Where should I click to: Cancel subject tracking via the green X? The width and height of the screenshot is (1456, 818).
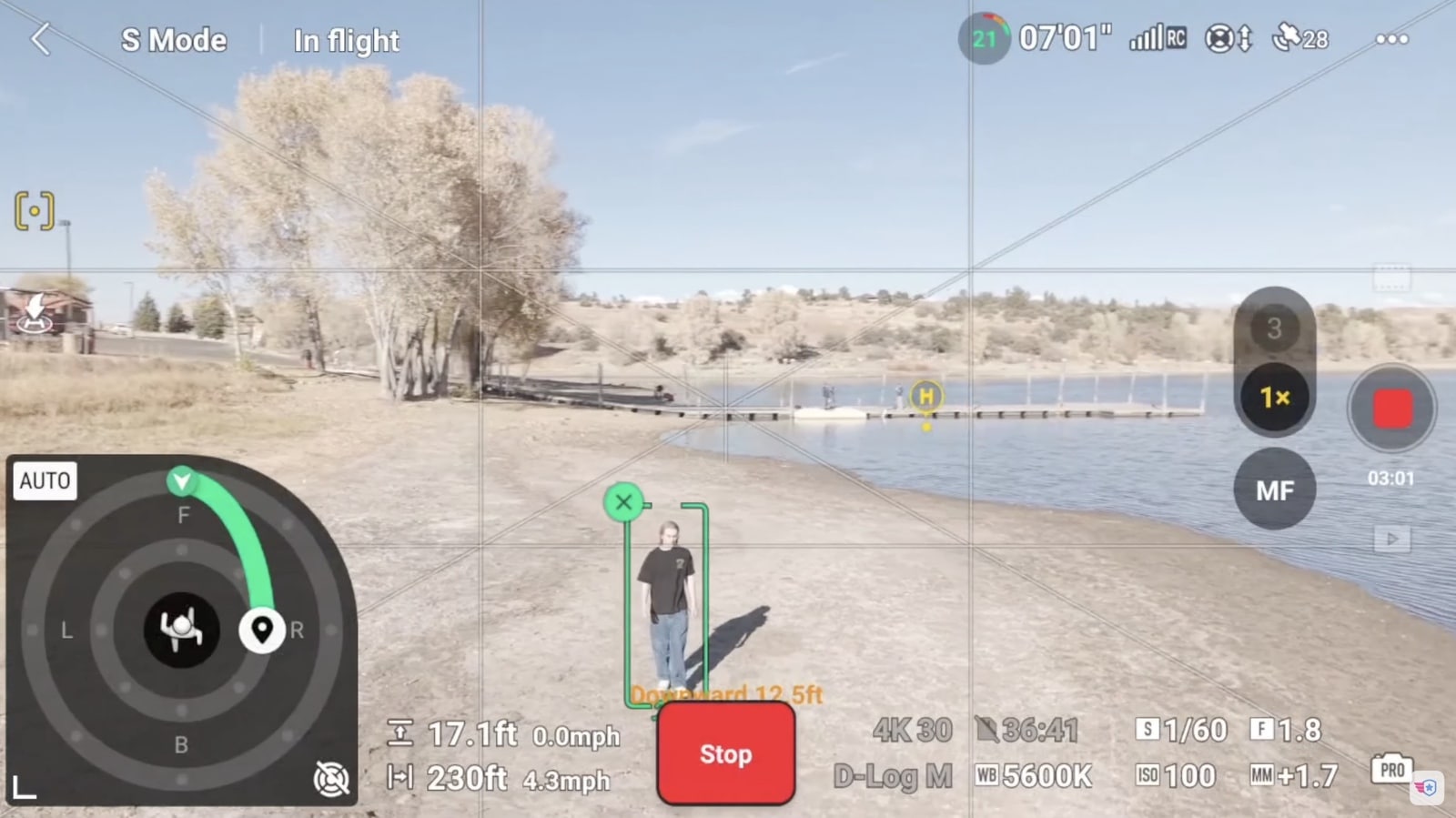[624, 501]
